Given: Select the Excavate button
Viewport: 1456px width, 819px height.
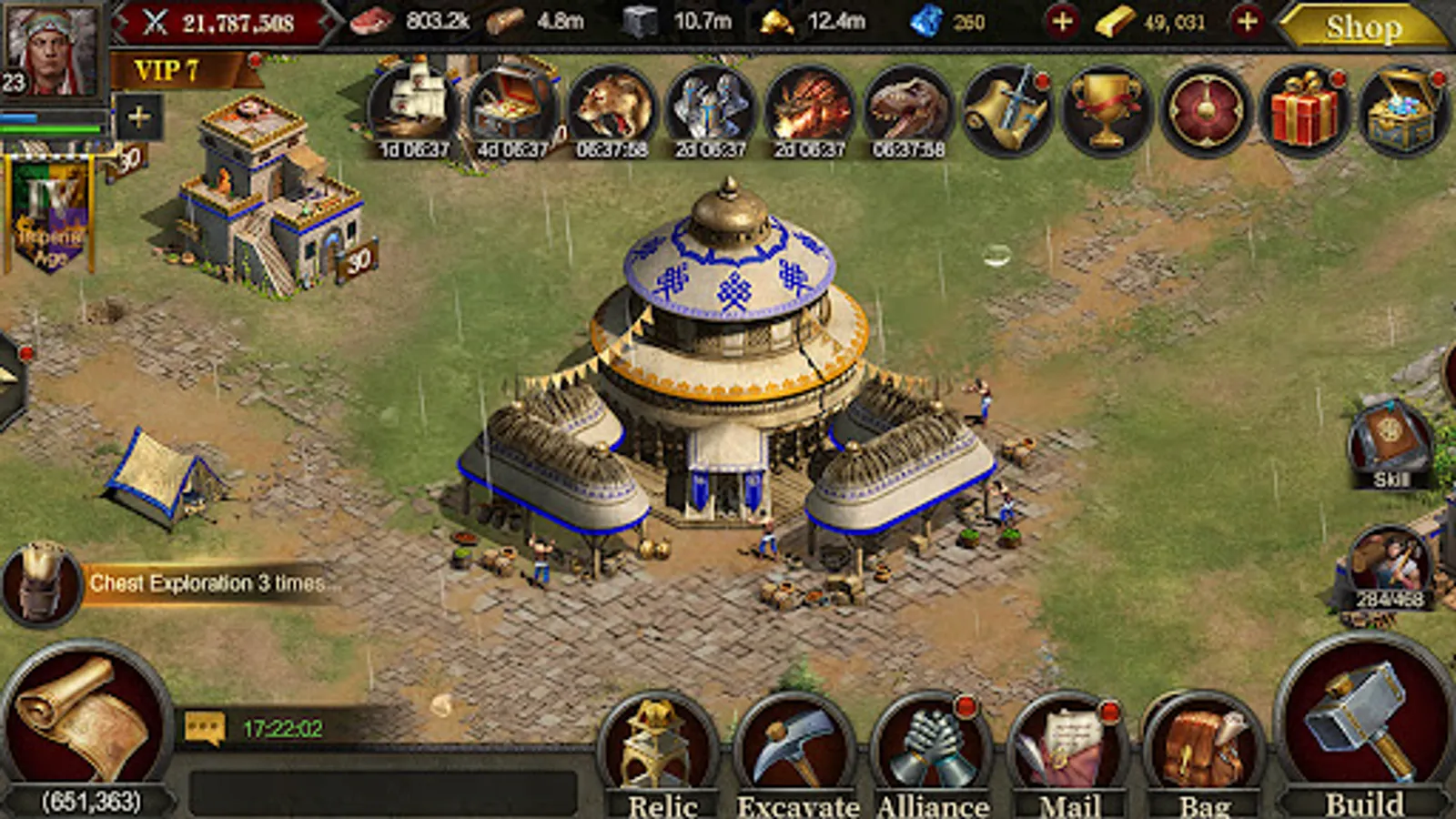Looking at the screenshot, I should pos(795,751).
